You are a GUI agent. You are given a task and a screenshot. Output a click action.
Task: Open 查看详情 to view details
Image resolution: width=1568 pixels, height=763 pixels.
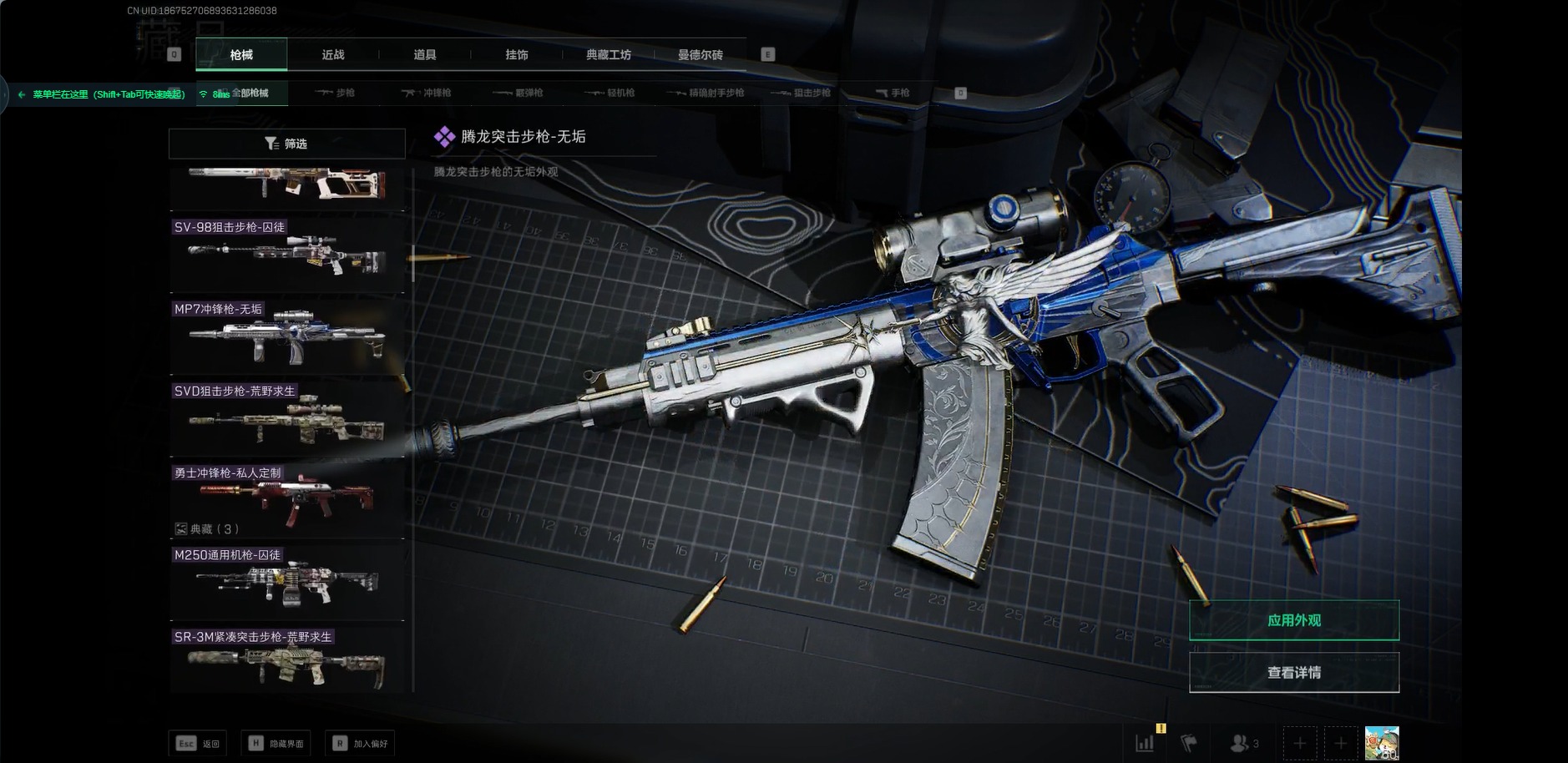[1293, 673]
